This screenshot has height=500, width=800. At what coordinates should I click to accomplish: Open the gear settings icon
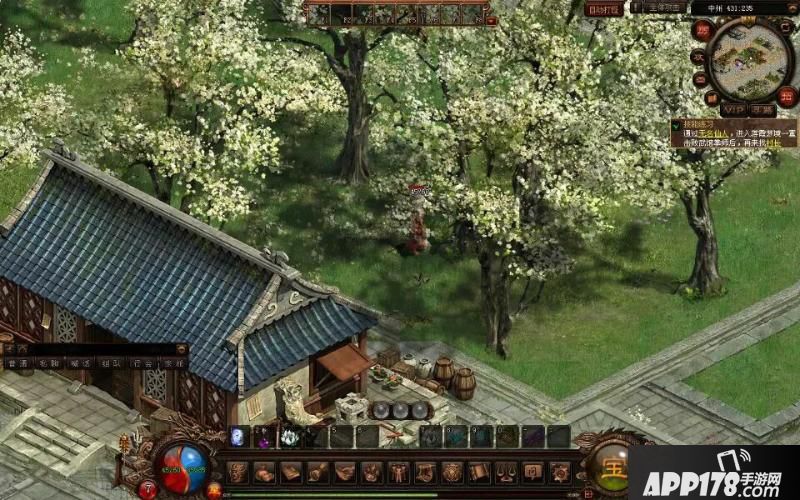(x=560, y=472)
